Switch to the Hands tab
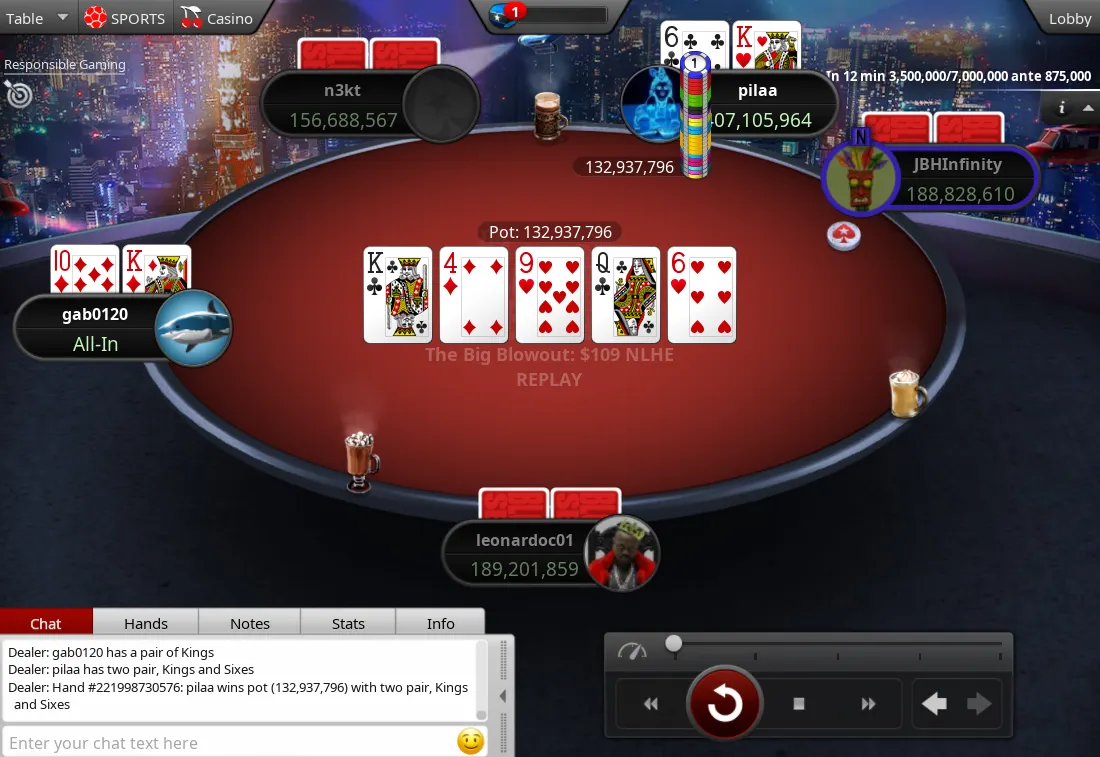This screenshot has width=1100, height=757. (x=146, y=623)
